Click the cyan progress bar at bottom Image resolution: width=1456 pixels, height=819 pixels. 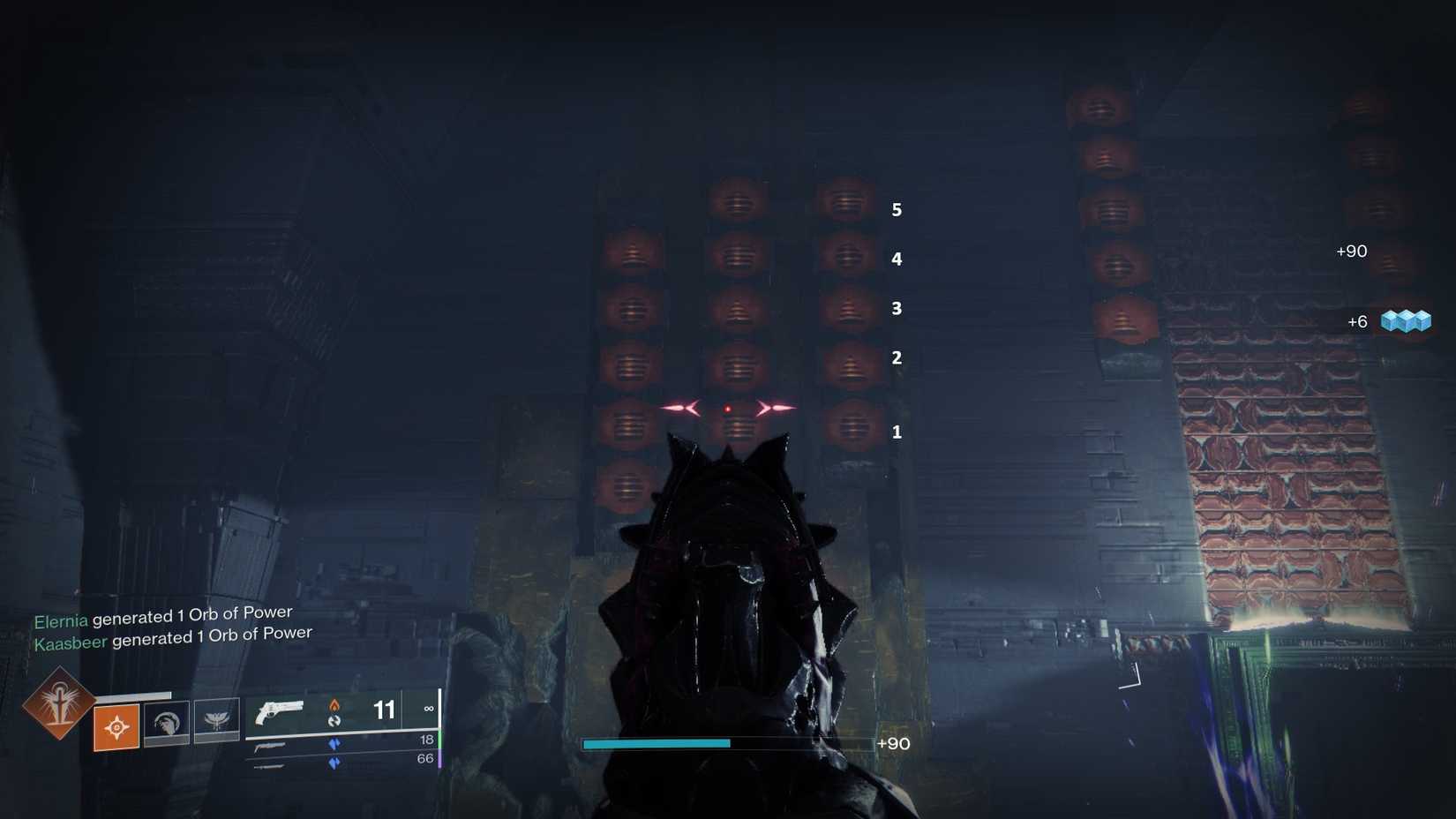(x=657, y=744)
